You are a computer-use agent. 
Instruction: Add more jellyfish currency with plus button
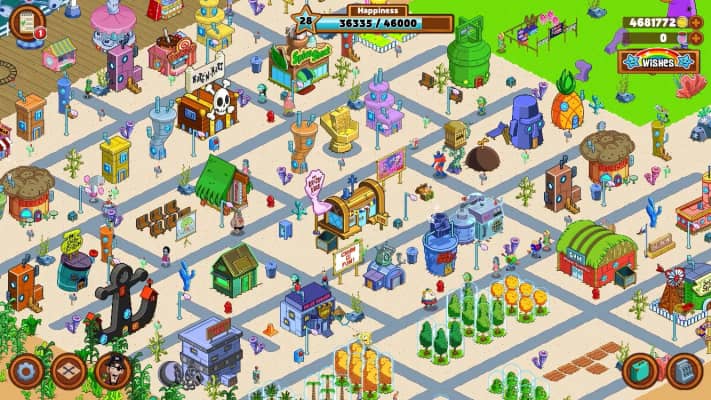pos(696,39)
